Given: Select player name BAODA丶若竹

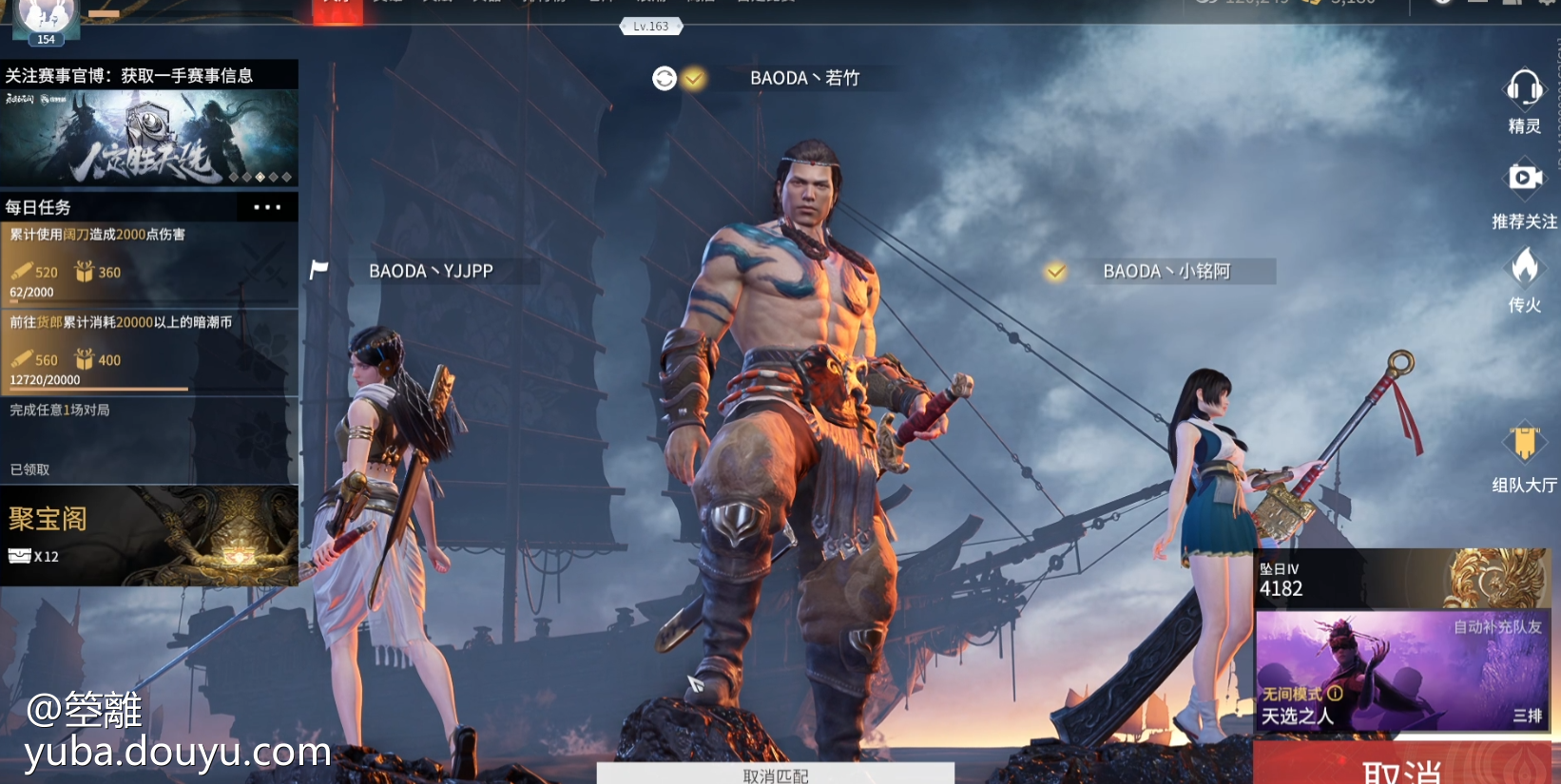Looking at the screenshot, I should (x=804, y=79).
